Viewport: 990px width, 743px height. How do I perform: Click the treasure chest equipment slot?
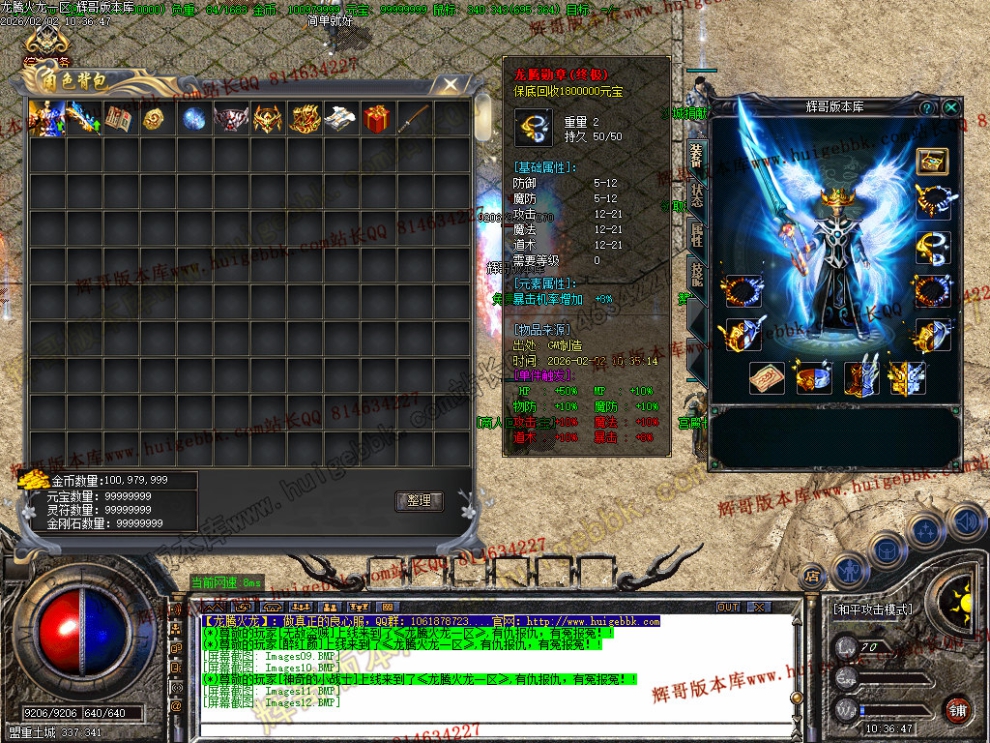tap(932, 161)
